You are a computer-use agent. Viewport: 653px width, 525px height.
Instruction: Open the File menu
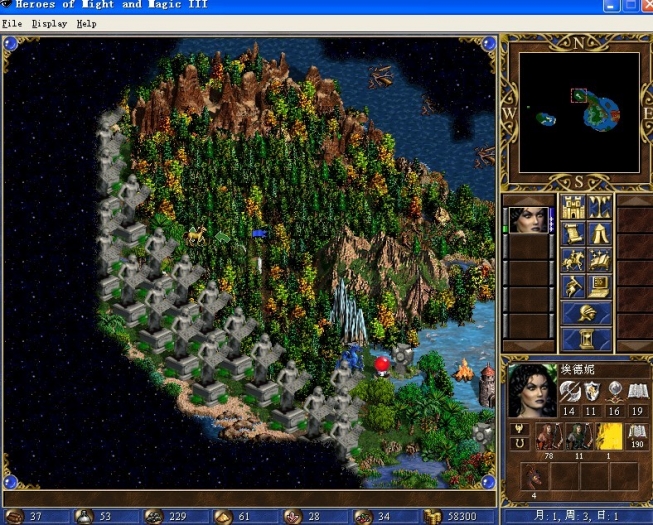(x=12, y=23)
